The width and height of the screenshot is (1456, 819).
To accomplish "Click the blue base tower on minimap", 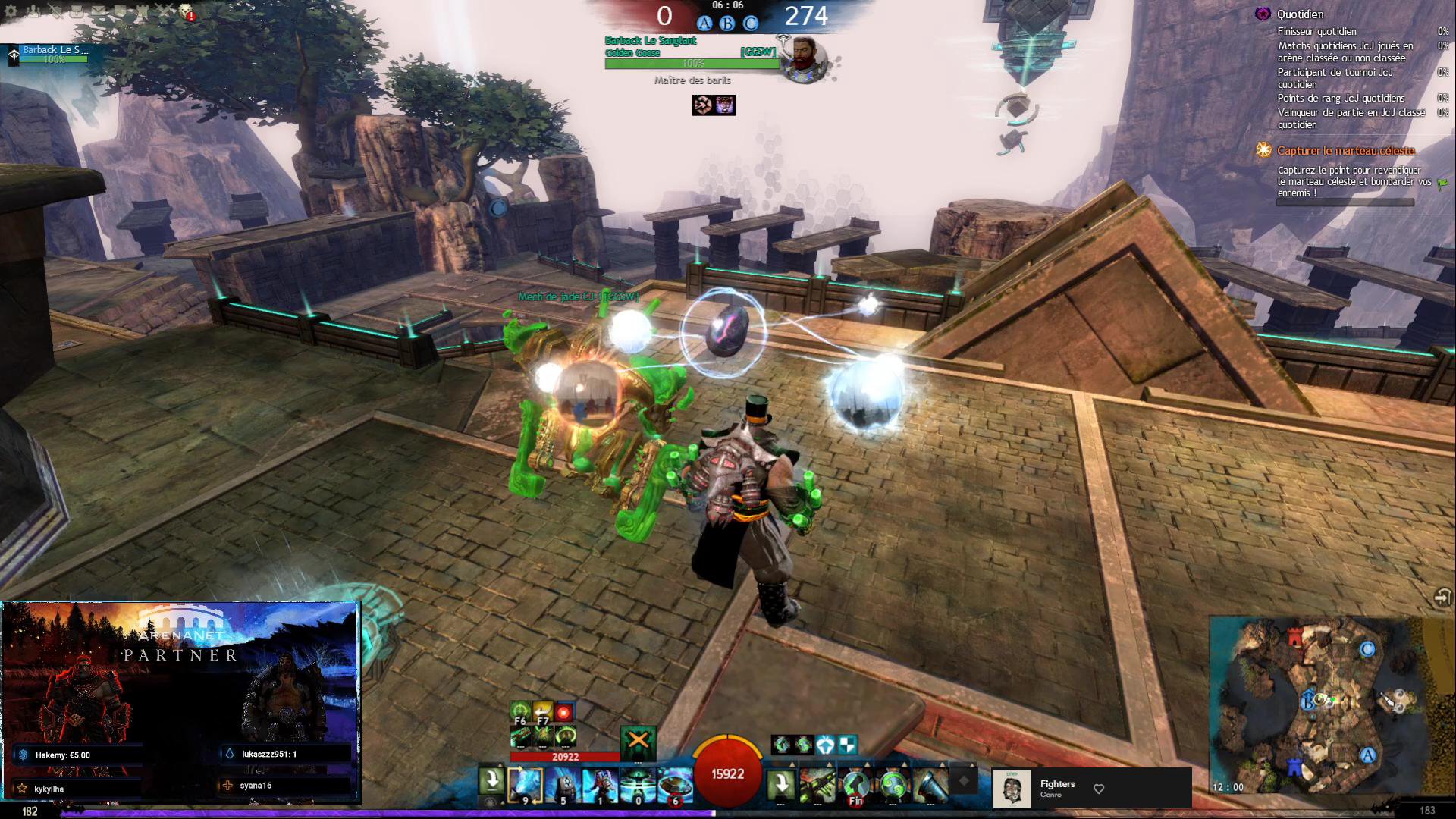I will (x=1295, y=767).
